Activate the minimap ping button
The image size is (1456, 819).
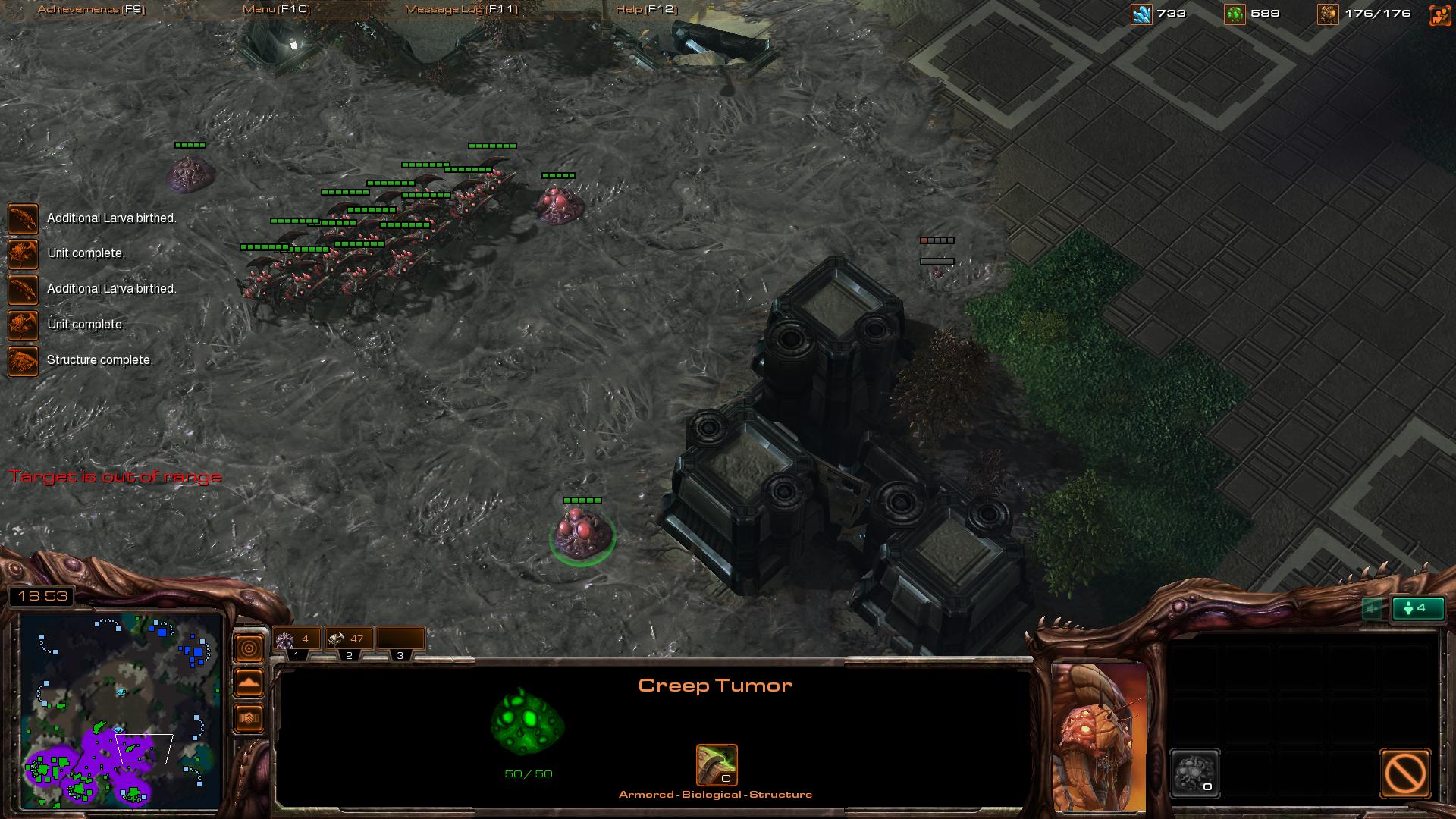[249, 648]
